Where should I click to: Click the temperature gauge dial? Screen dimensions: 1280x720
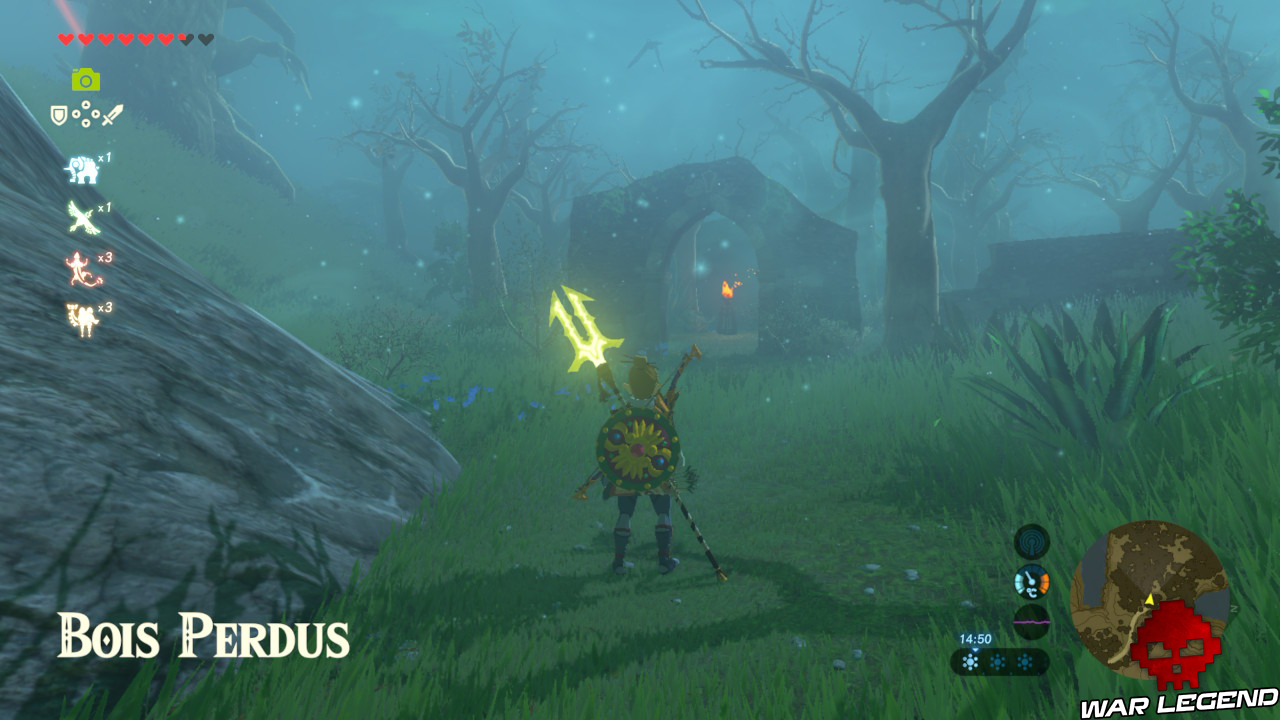(1032, 580)
